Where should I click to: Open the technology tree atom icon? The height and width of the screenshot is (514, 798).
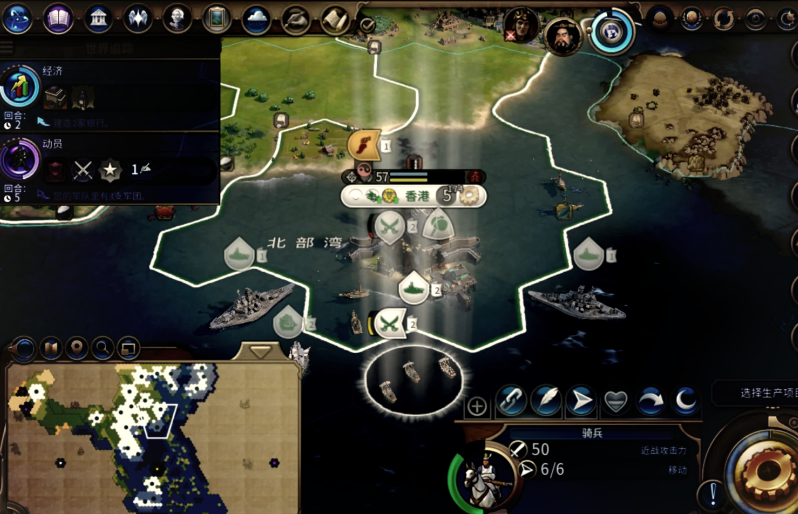pos(18,18)
